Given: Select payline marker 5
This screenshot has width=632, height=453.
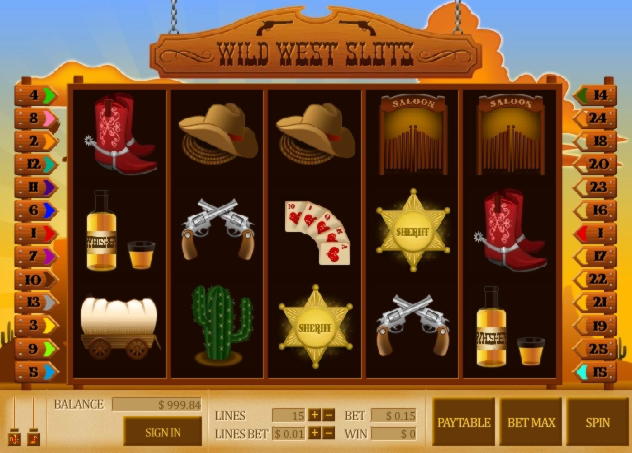Looking at the screenshot, I should coord(36,371).
